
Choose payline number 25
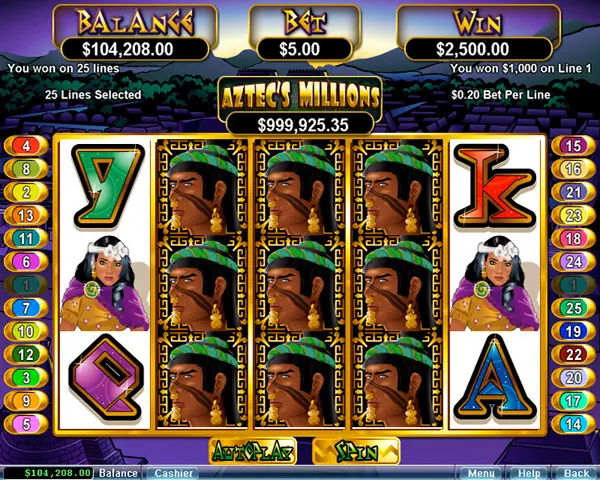click(x=572, y=308)
